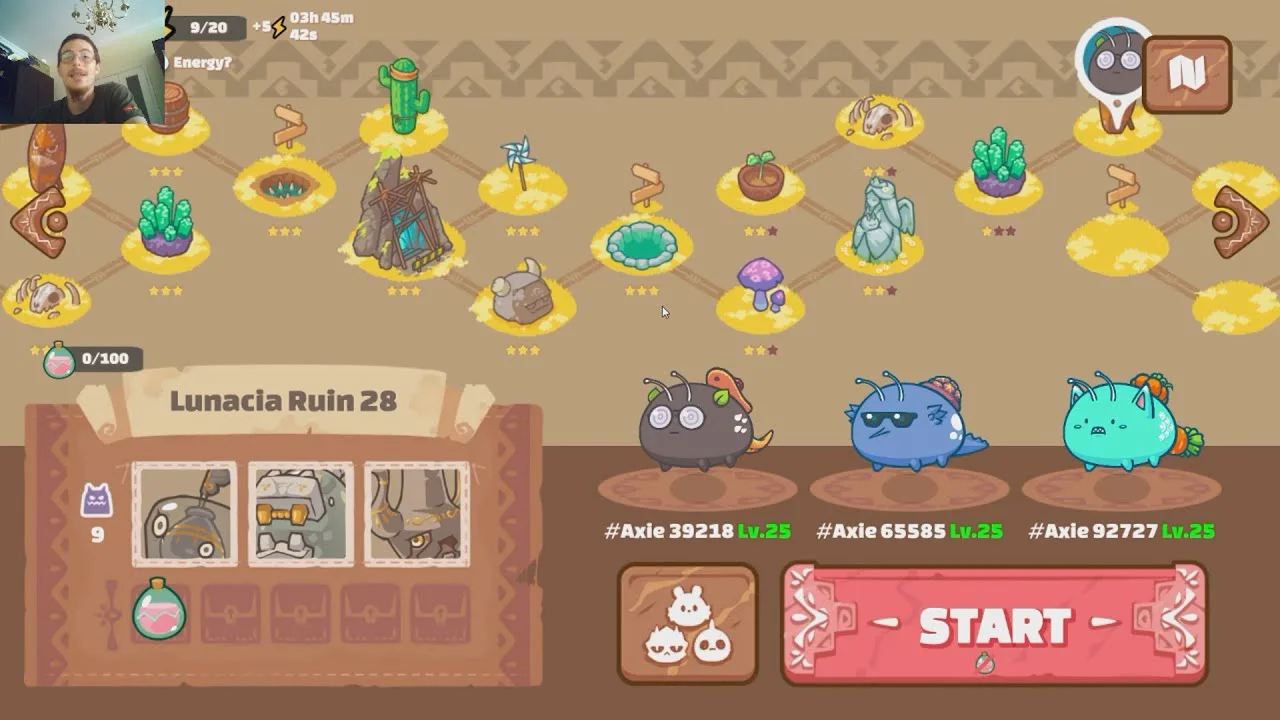
Task: Click the Energy? help link
Action: (x=202, y=62)
